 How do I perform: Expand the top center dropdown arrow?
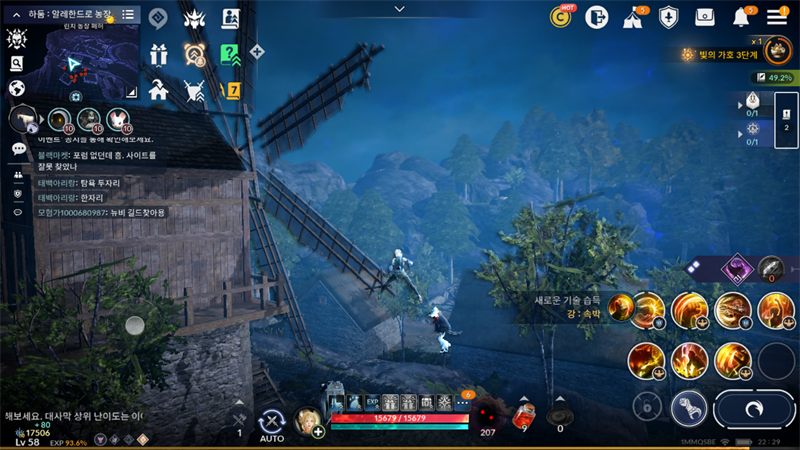(x=400, y=9)
